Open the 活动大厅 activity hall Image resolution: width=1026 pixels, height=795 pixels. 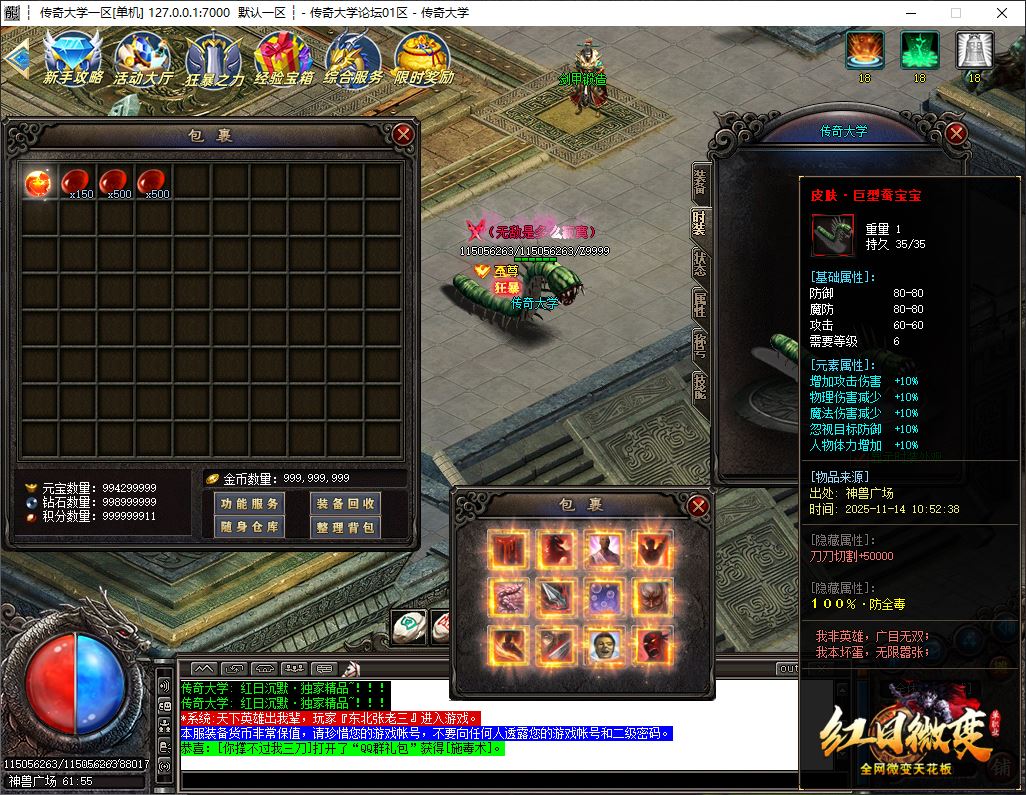click(143, 58)
